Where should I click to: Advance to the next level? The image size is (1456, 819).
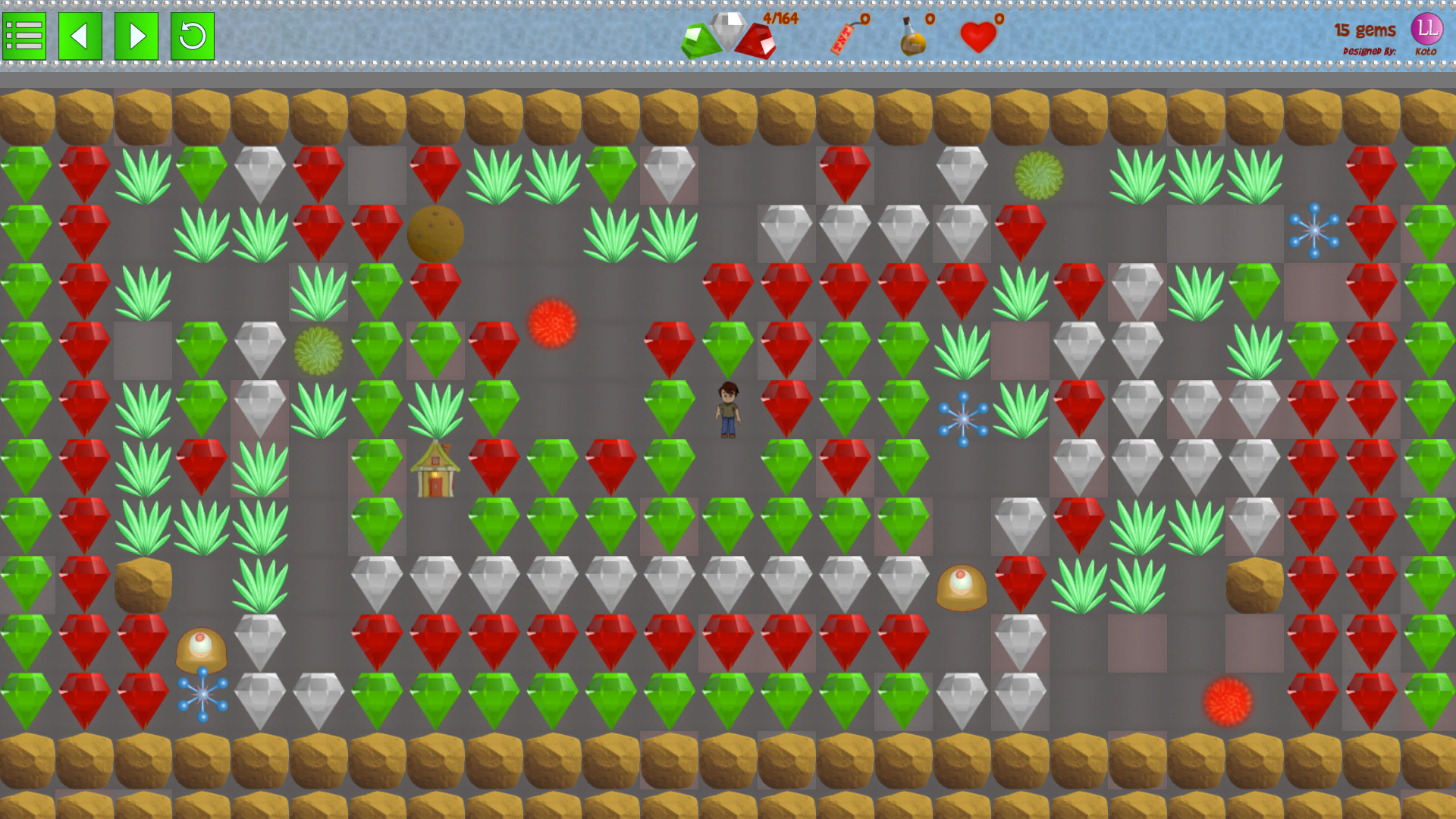(135, 35)
